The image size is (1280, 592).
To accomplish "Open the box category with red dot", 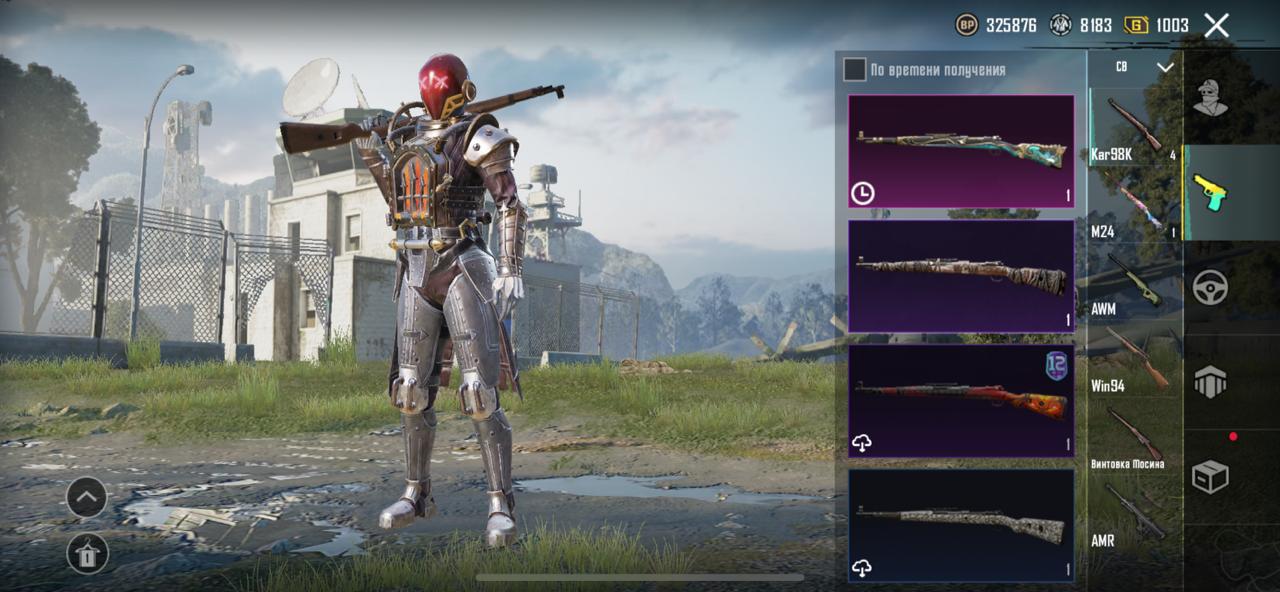I will [1211, 476].
